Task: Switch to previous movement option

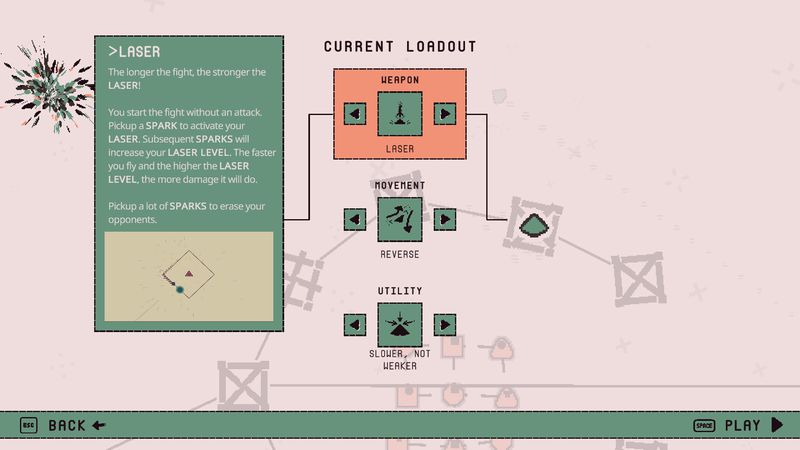Action: [x=355, y=218]
